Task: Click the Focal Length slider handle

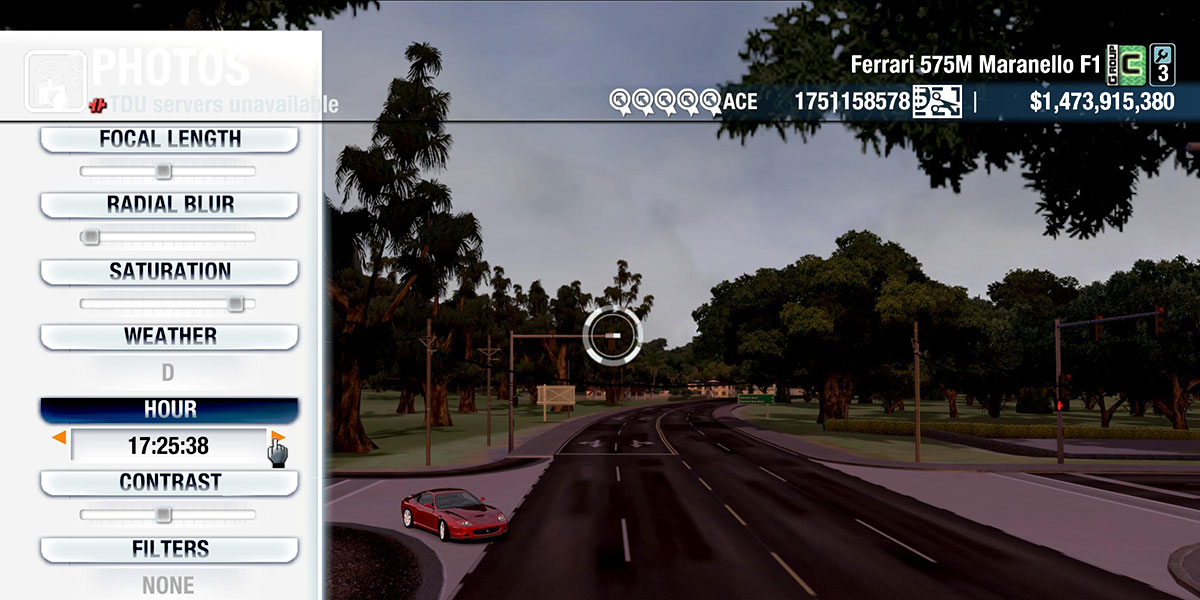Action: pyautogui.click(x=163, y=172)
